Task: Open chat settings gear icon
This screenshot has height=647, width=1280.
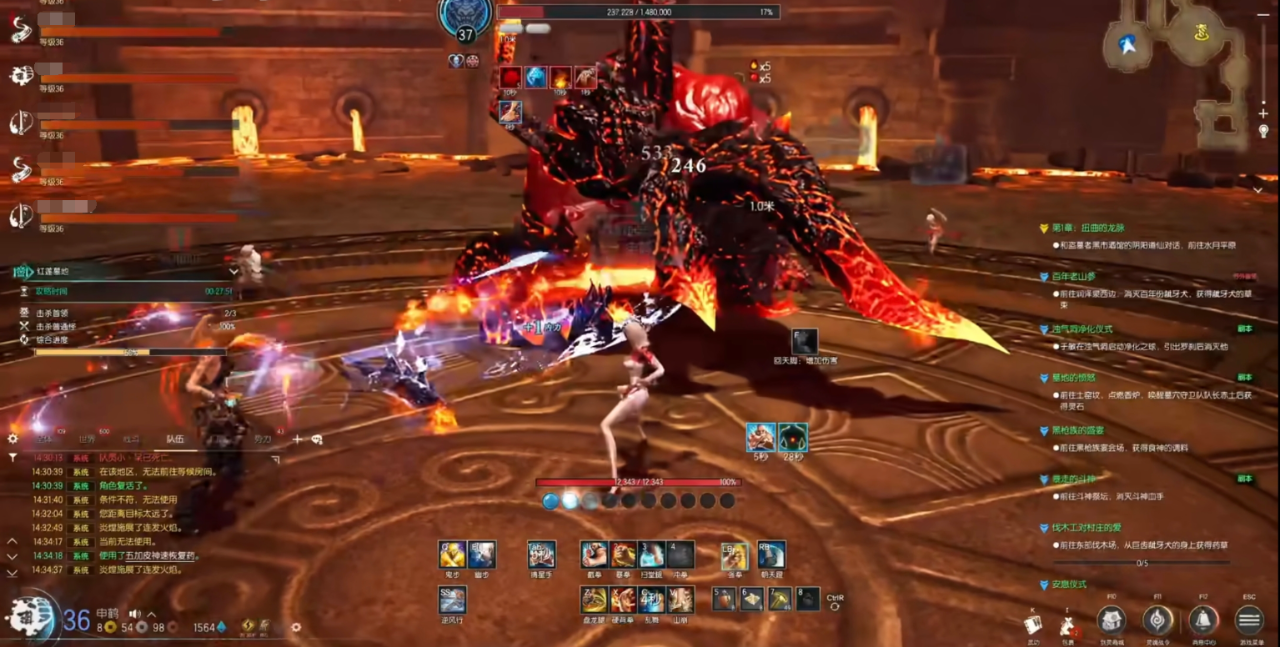Action: point(13,438)
